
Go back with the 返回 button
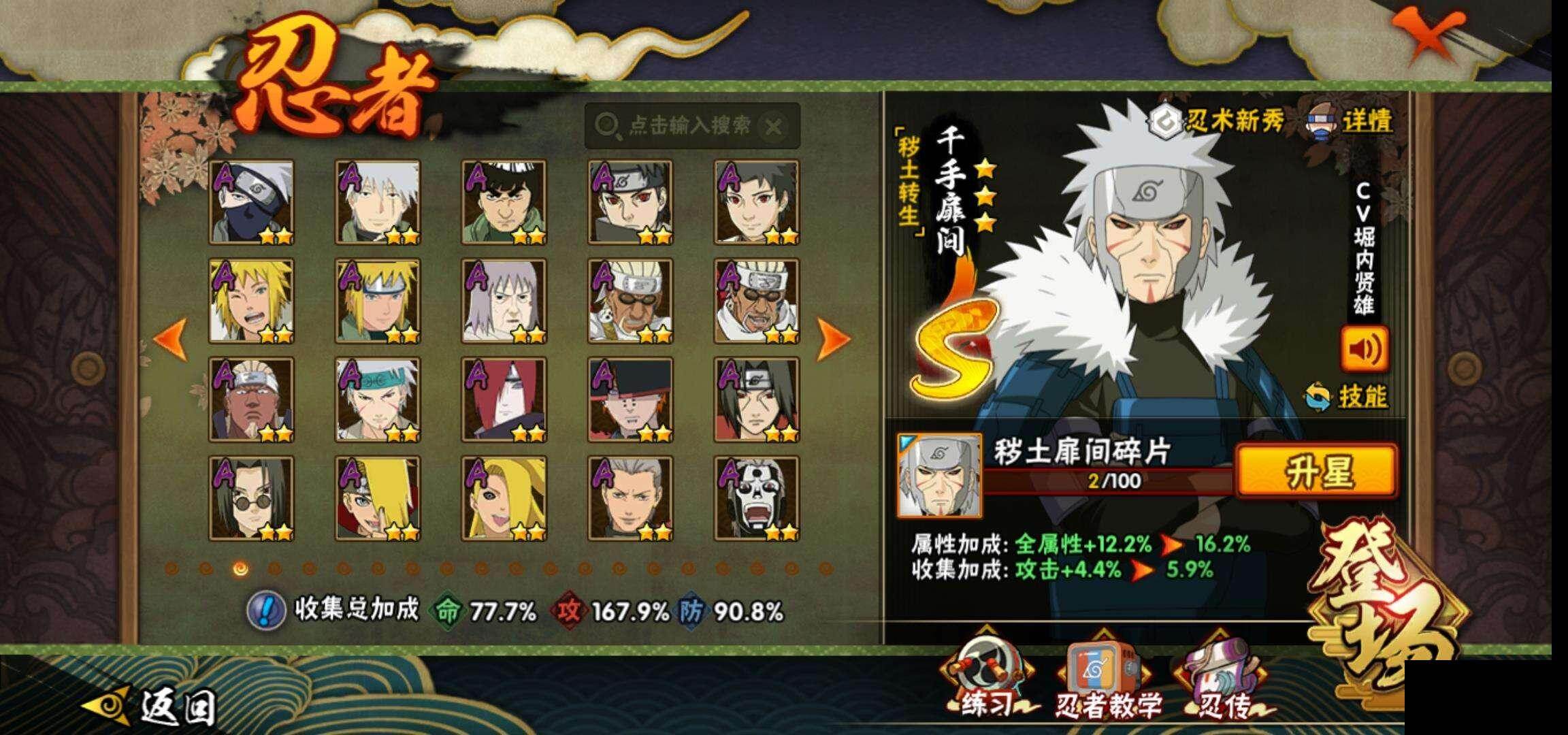coord(157,708)
